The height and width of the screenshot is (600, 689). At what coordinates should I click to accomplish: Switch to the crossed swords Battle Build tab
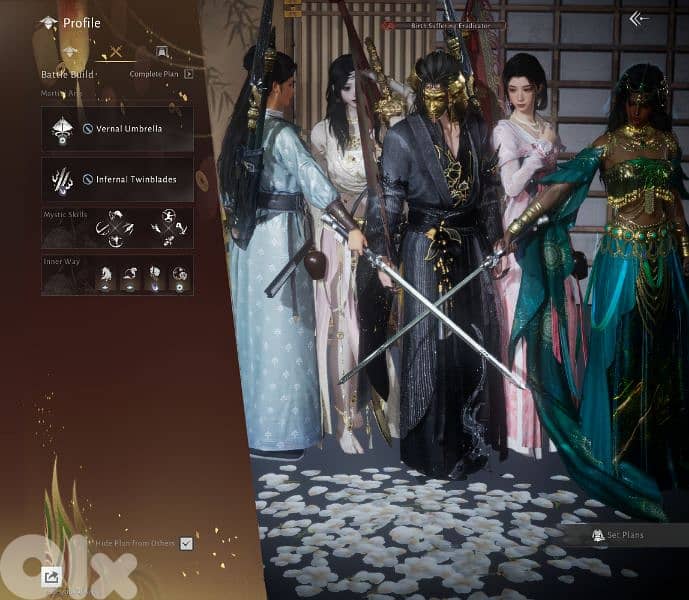[x=116, y=52]
